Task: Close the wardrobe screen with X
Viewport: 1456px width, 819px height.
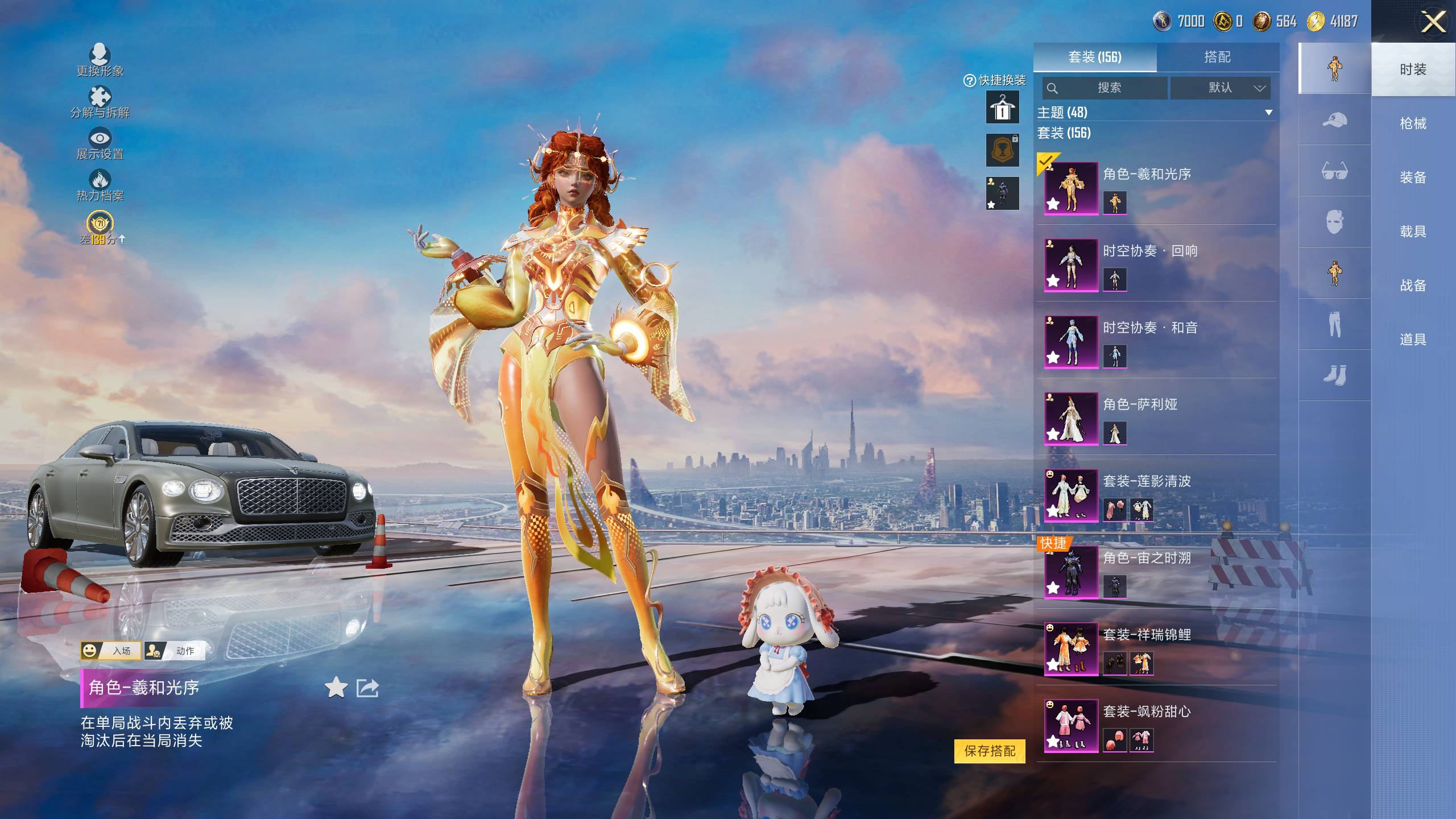Action: click(1433, 23)
